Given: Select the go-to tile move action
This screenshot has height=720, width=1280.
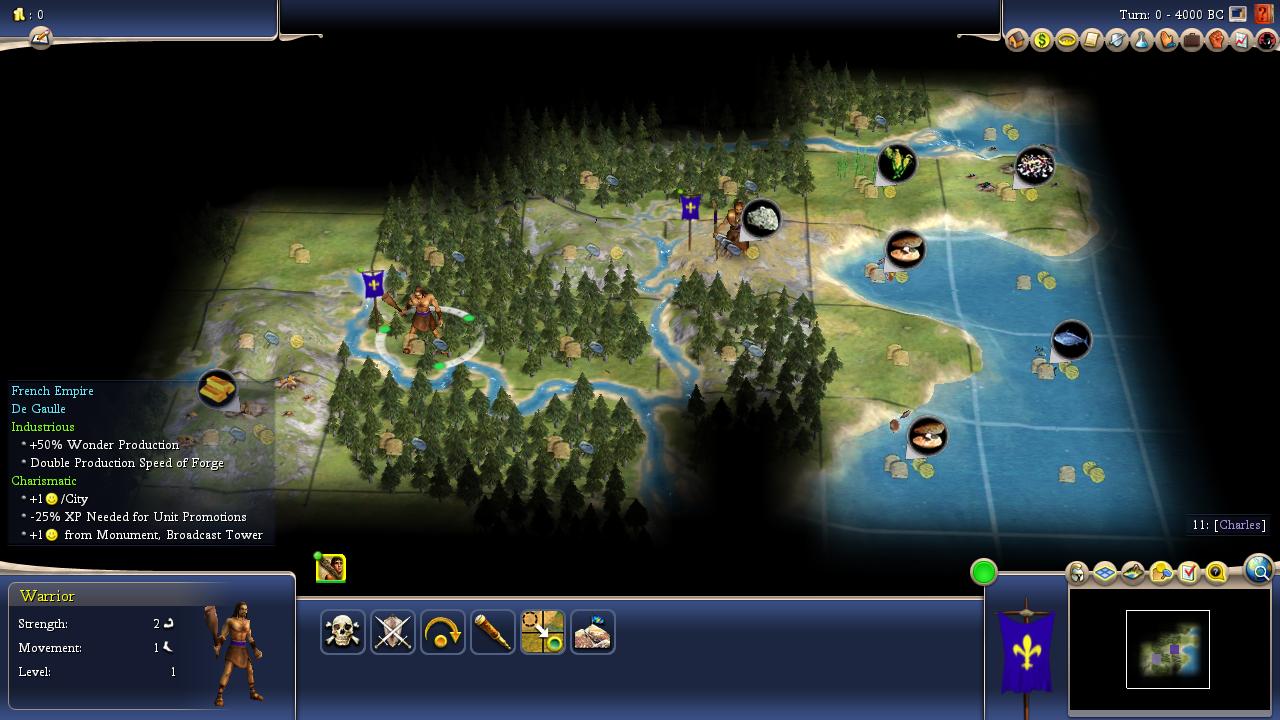Looking at the screenshot, I should click(543, 632).
